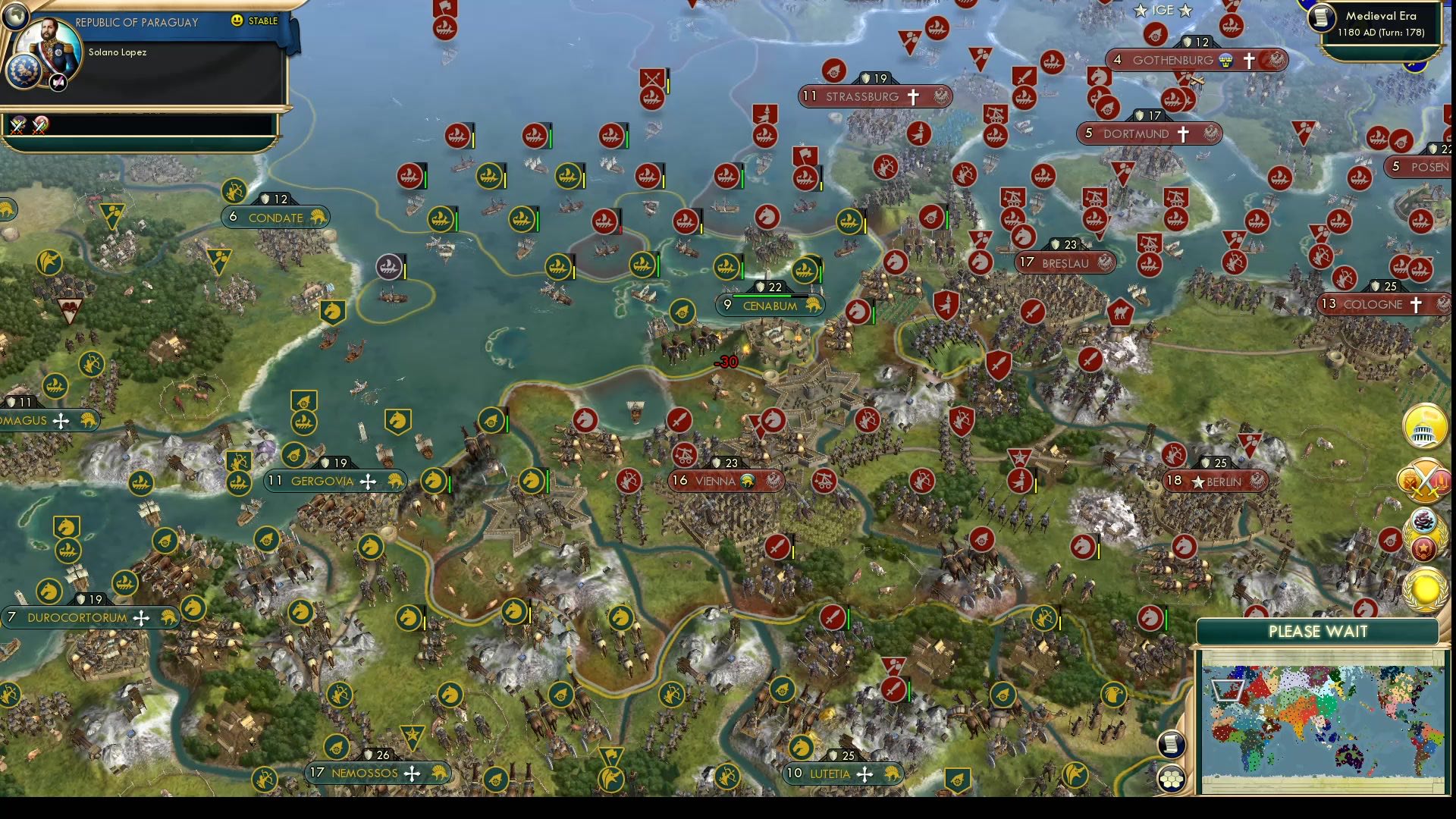Click the STABLE status indicator
Screen dimensions: 1456x819
258,22
